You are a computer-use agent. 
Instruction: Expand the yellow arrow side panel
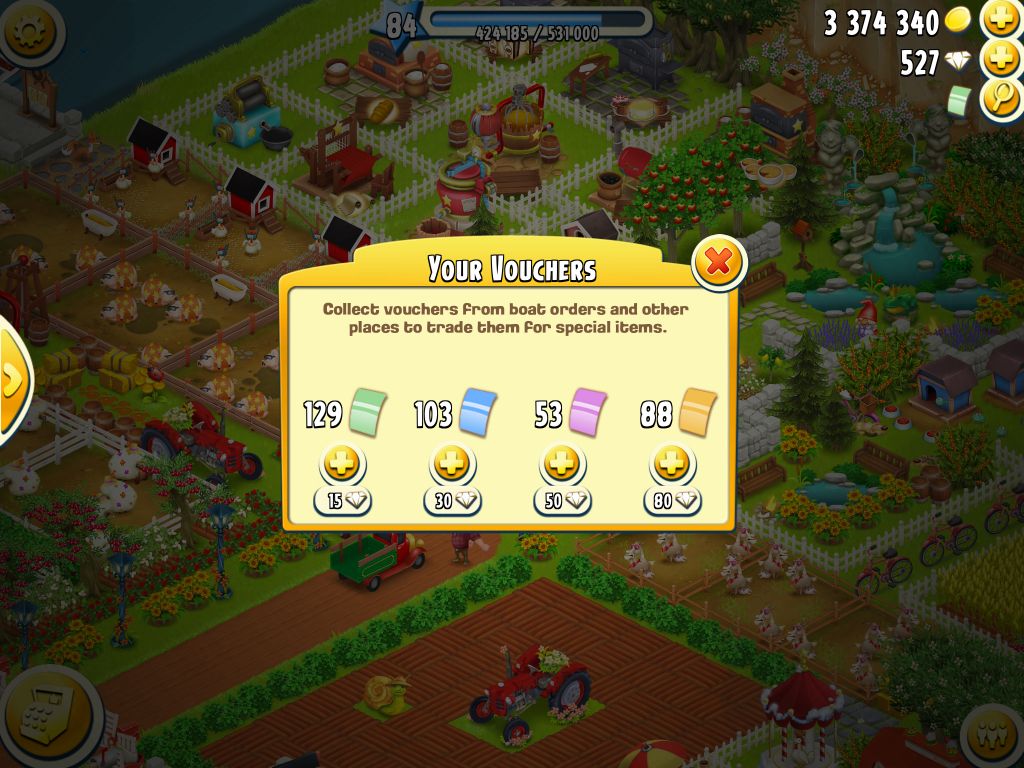tap(12, 380)
